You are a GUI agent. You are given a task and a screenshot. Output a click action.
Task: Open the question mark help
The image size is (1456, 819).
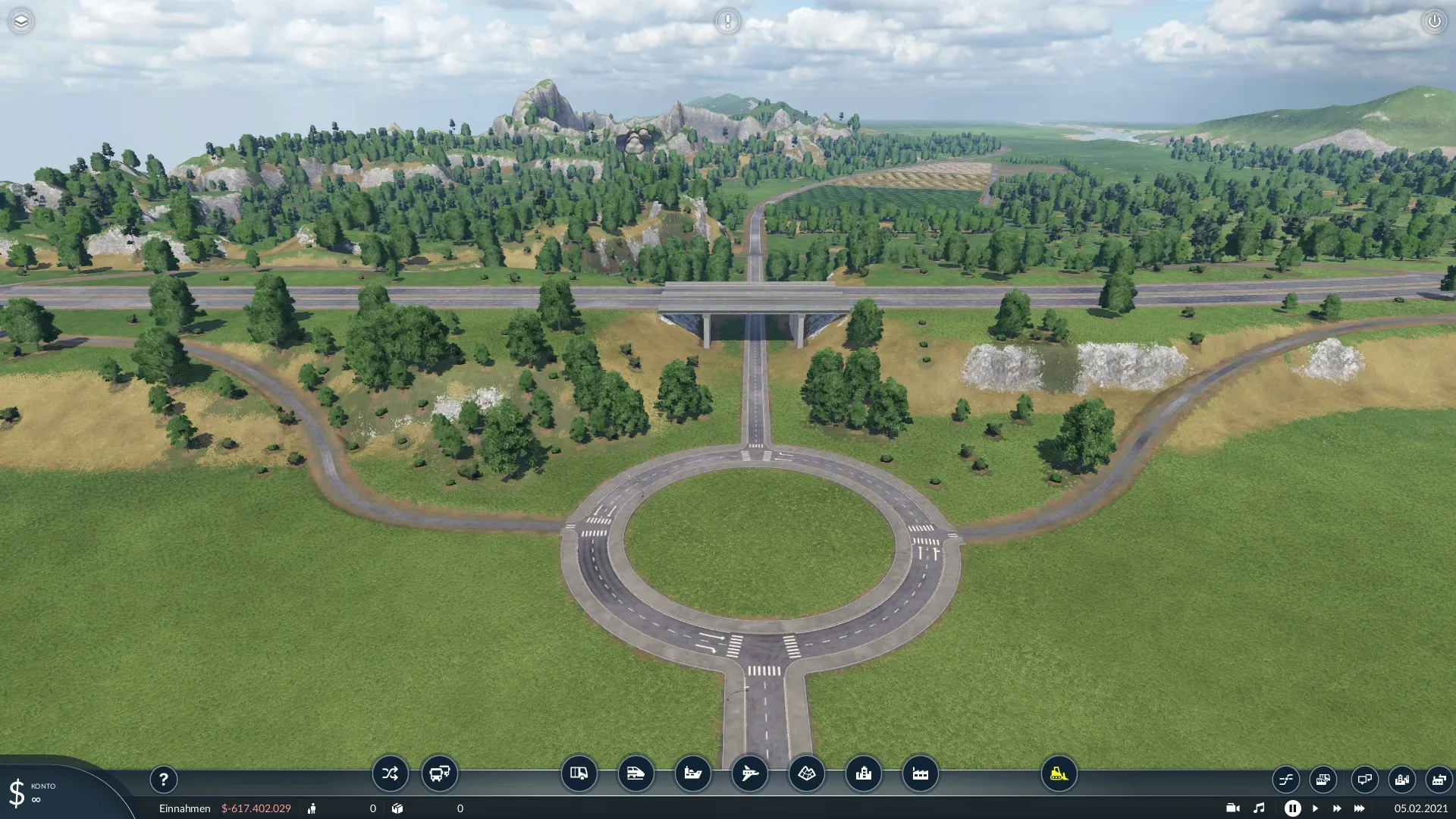click(x=163, y=779)
